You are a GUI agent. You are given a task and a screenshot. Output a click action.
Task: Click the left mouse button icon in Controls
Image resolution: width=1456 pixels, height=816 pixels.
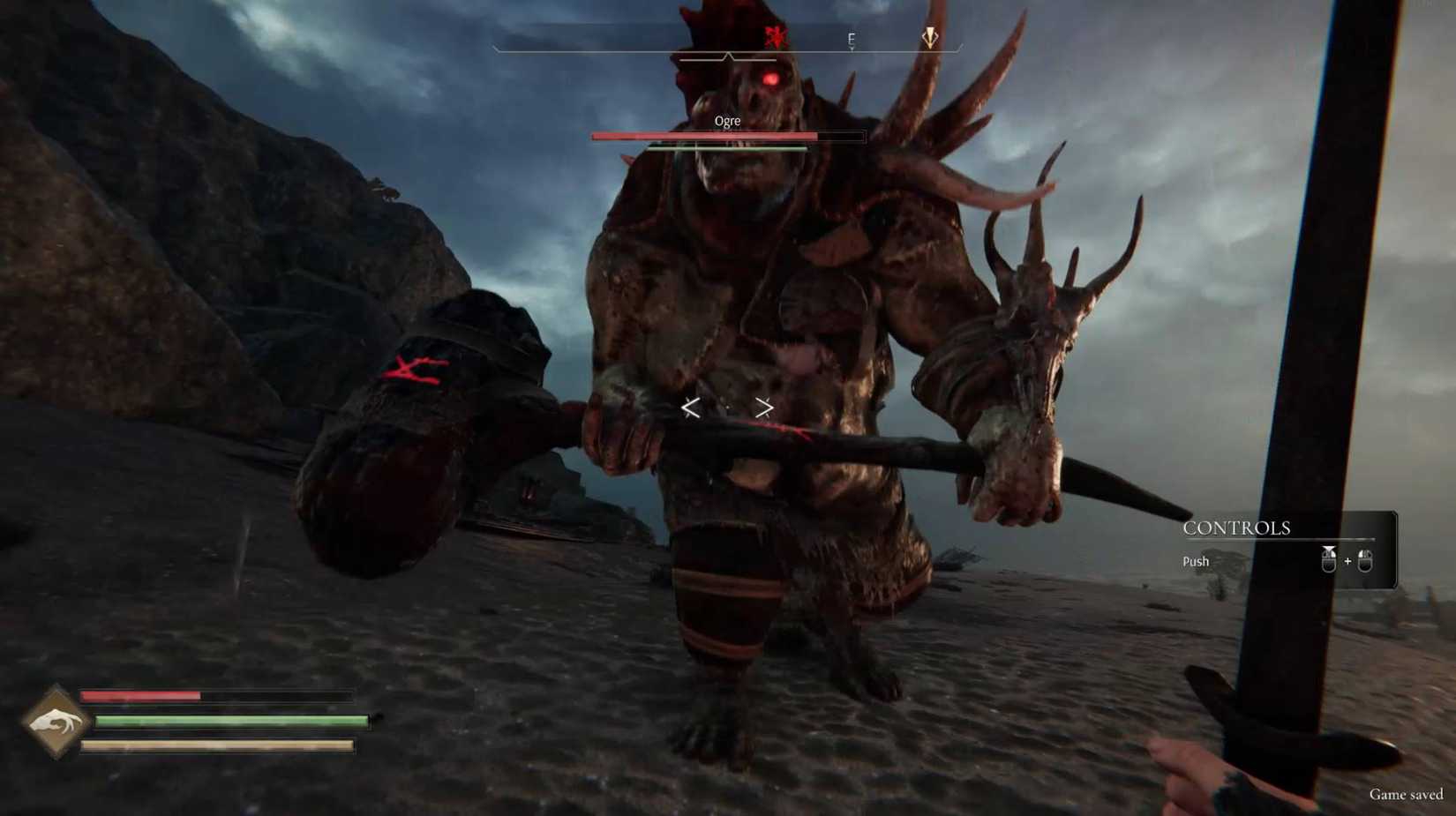[1329, 560]
